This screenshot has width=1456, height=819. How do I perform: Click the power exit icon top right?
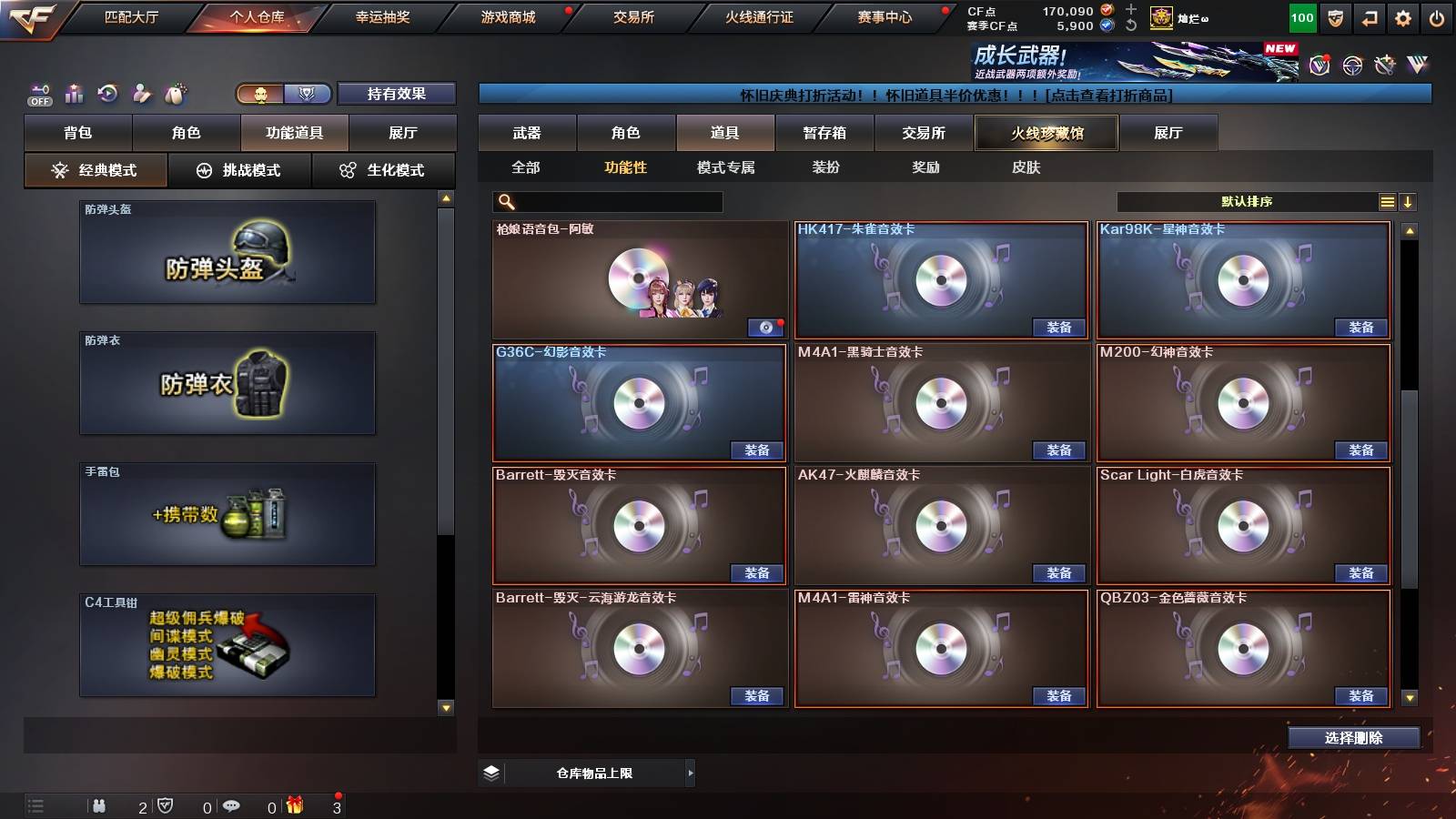click(x=1436, y=17)
